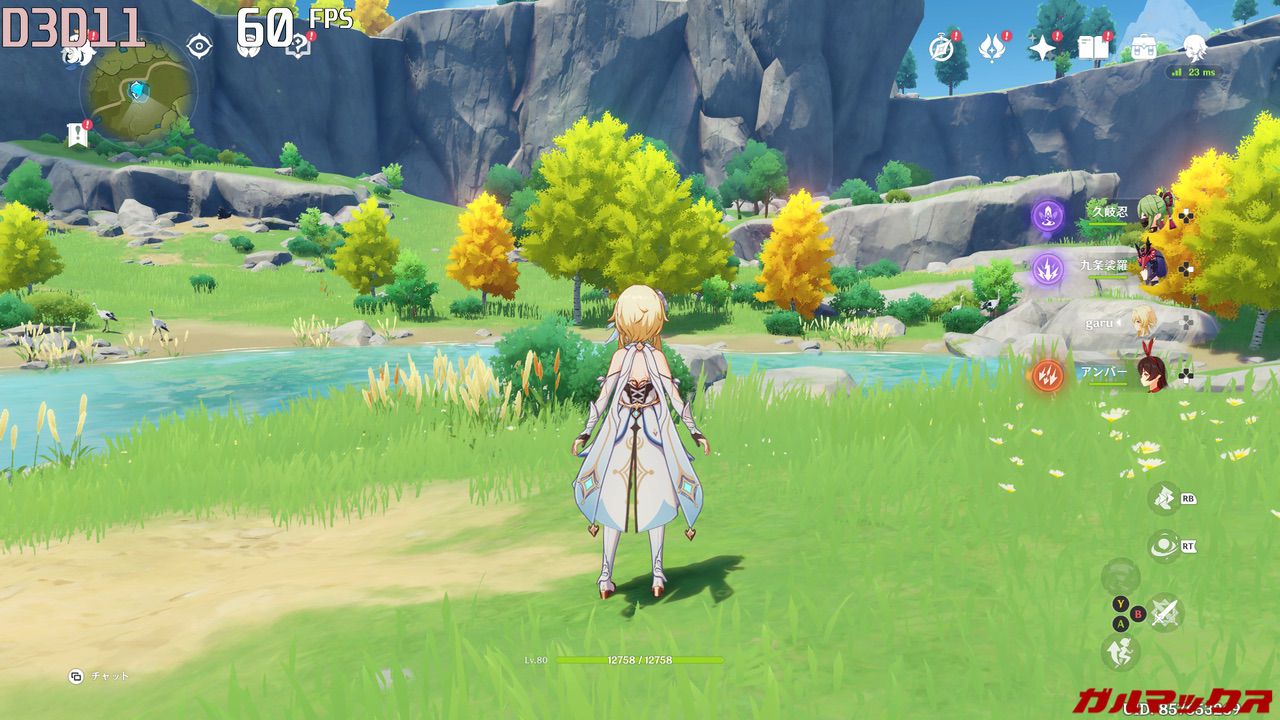1280x720 pixels.
Task: Activate the sprint running-figure icon
Action: (x=1120, y=652)
